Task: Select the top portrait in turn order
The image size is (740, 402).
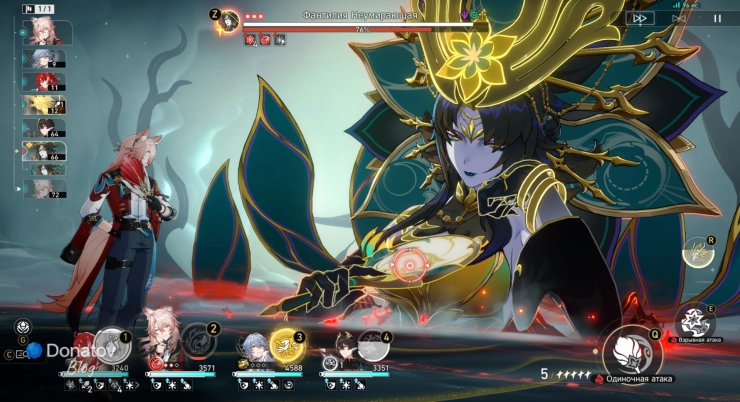Action: click(45, 32)
